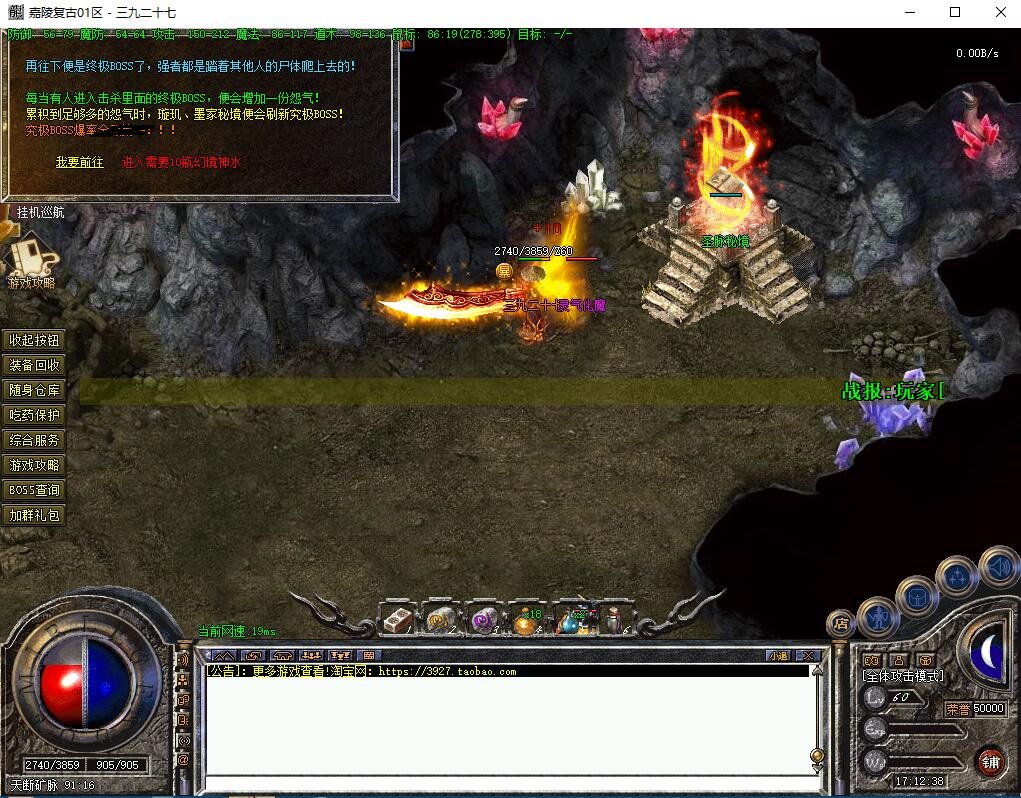
Task: Open the round 店 shop button
Action: pyautogui.click(x=841, y=625)
